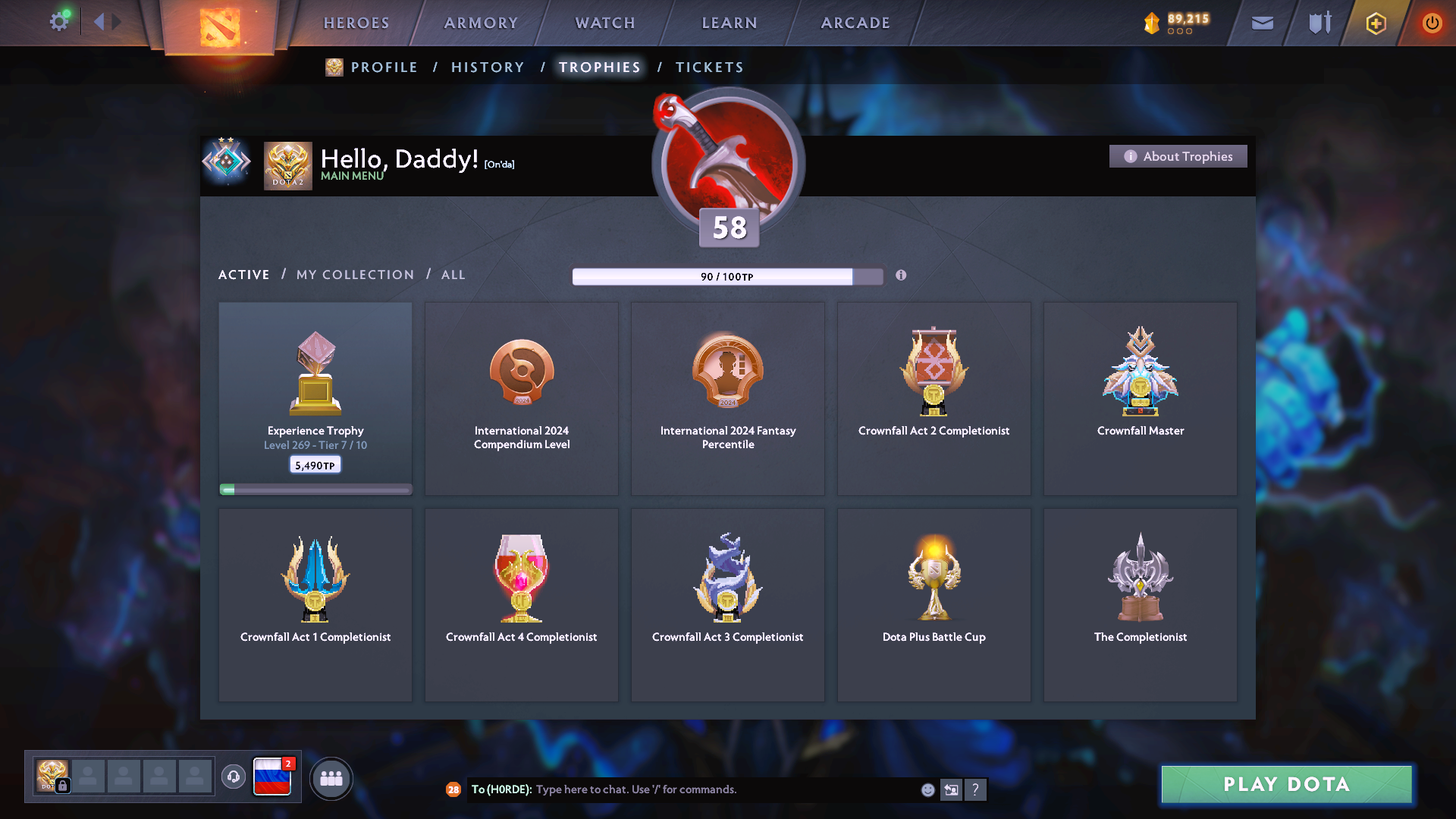1456x819 pixels.
Task: Open the Watch tab
Action: pyautogui.click(x=605, y=23)
